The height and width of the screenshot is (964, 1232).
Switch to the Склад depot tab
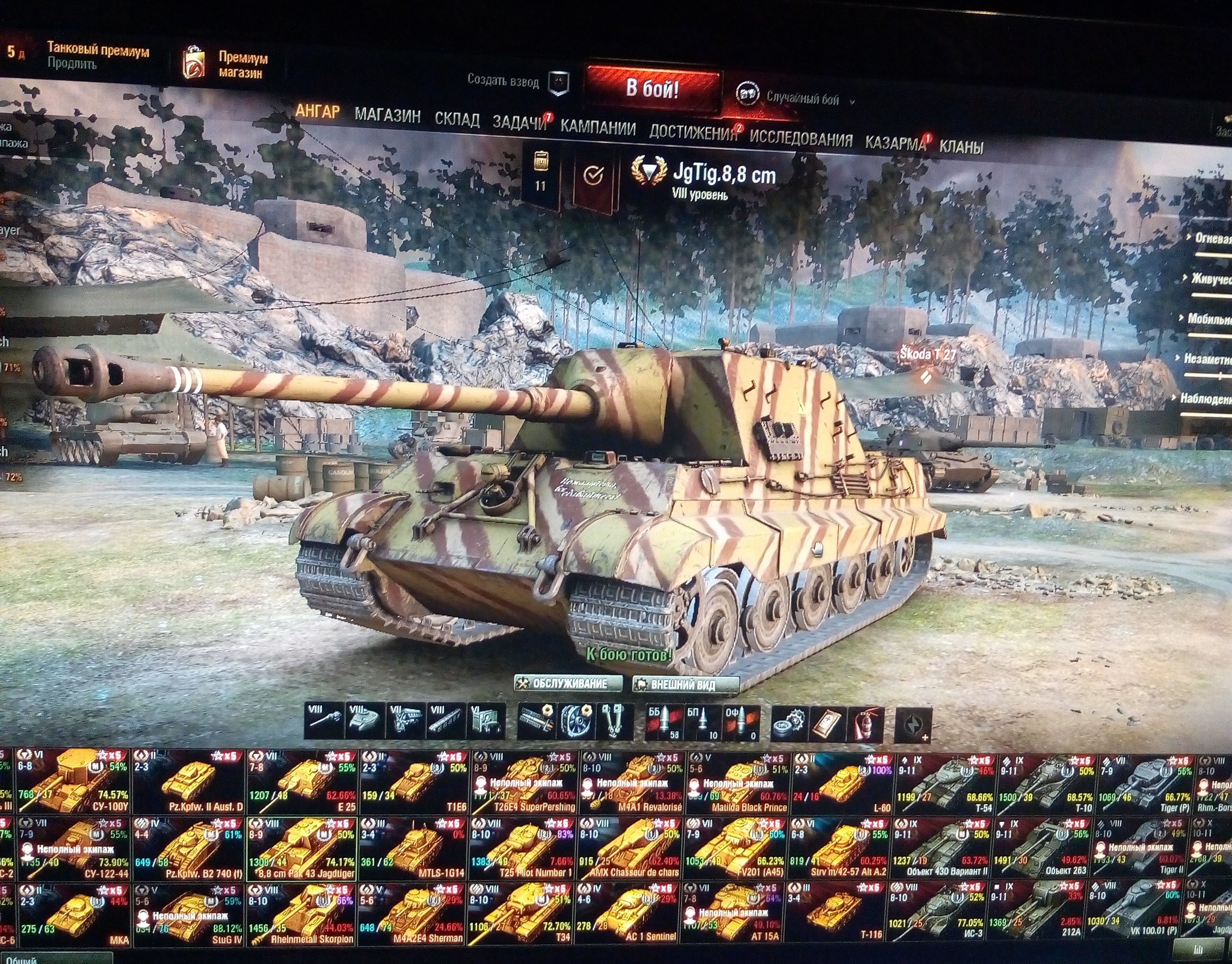click(x=457, y=120)
